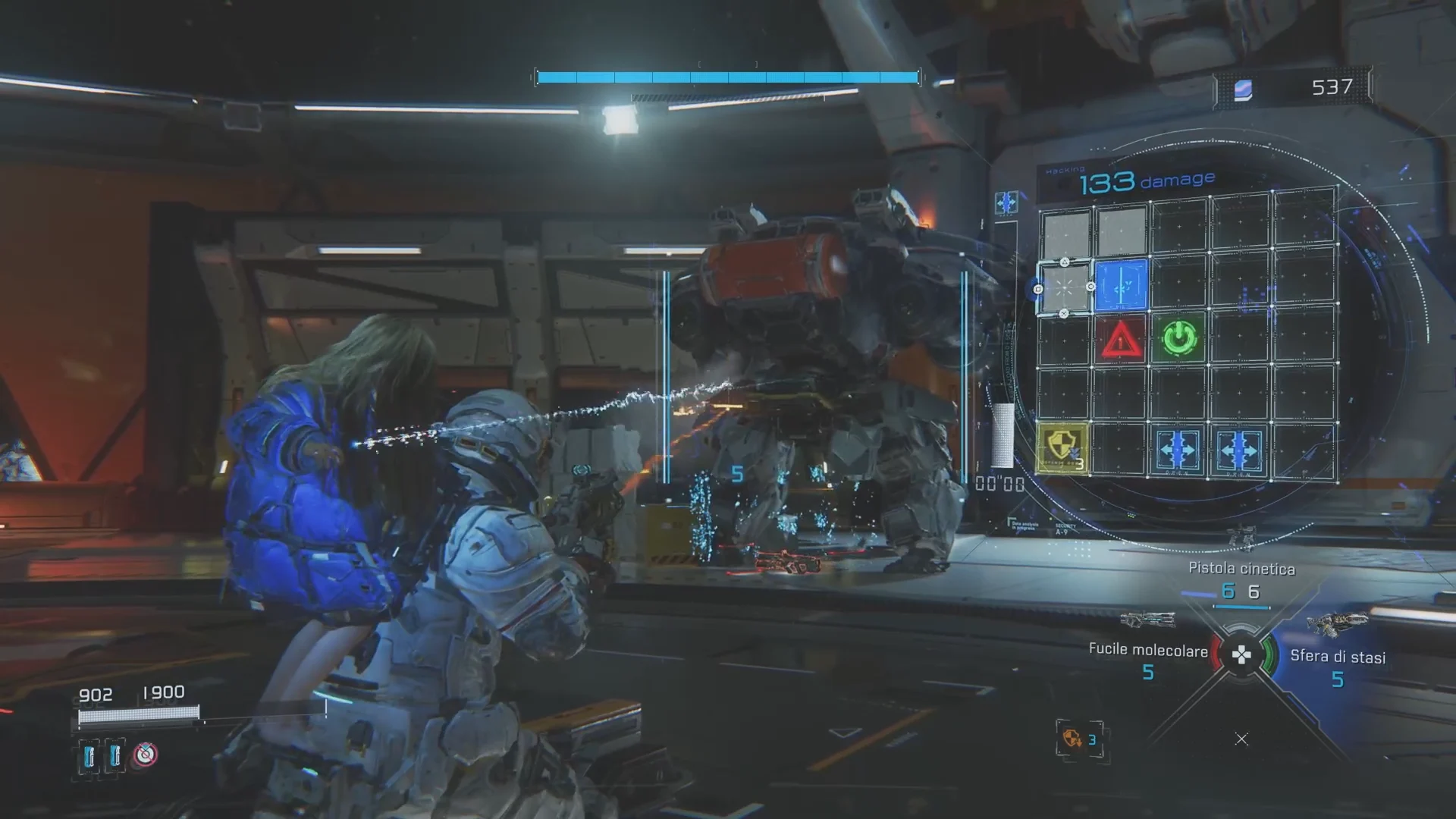The image size is (1456, 819).
Task: Equip the Pistola cinetica weapon
Action: [x=1241, y=569]
